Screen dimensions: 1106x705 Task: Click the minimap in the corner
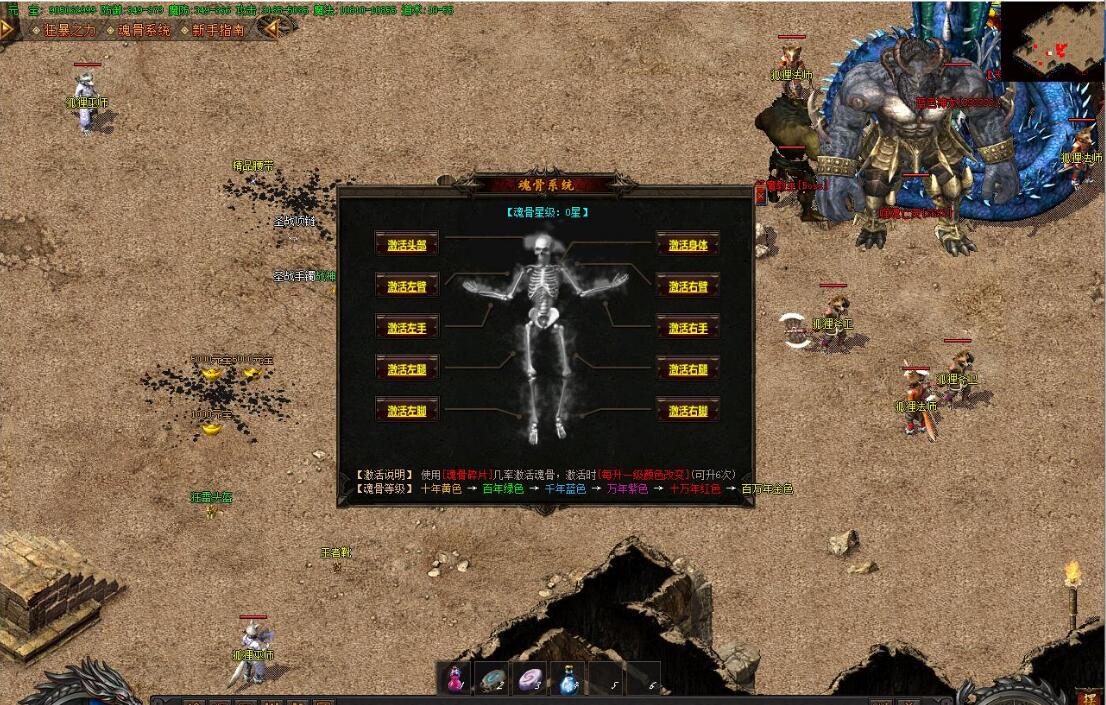pos(1052,41)
